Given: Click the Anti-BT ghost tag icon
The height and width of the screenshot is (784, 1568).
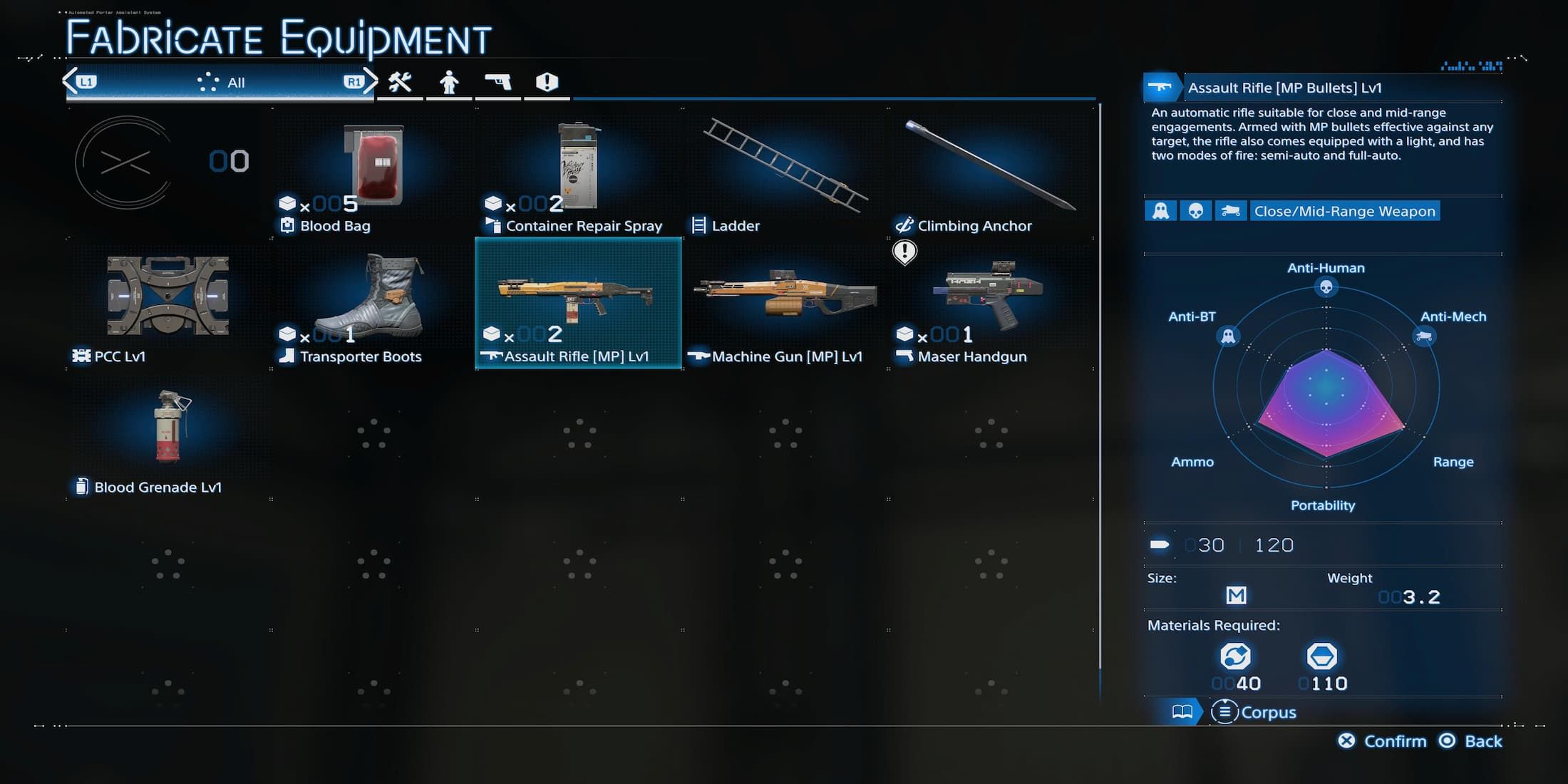Looking at the screenshot, I should pyautogui.click(x=1161, y=211).
